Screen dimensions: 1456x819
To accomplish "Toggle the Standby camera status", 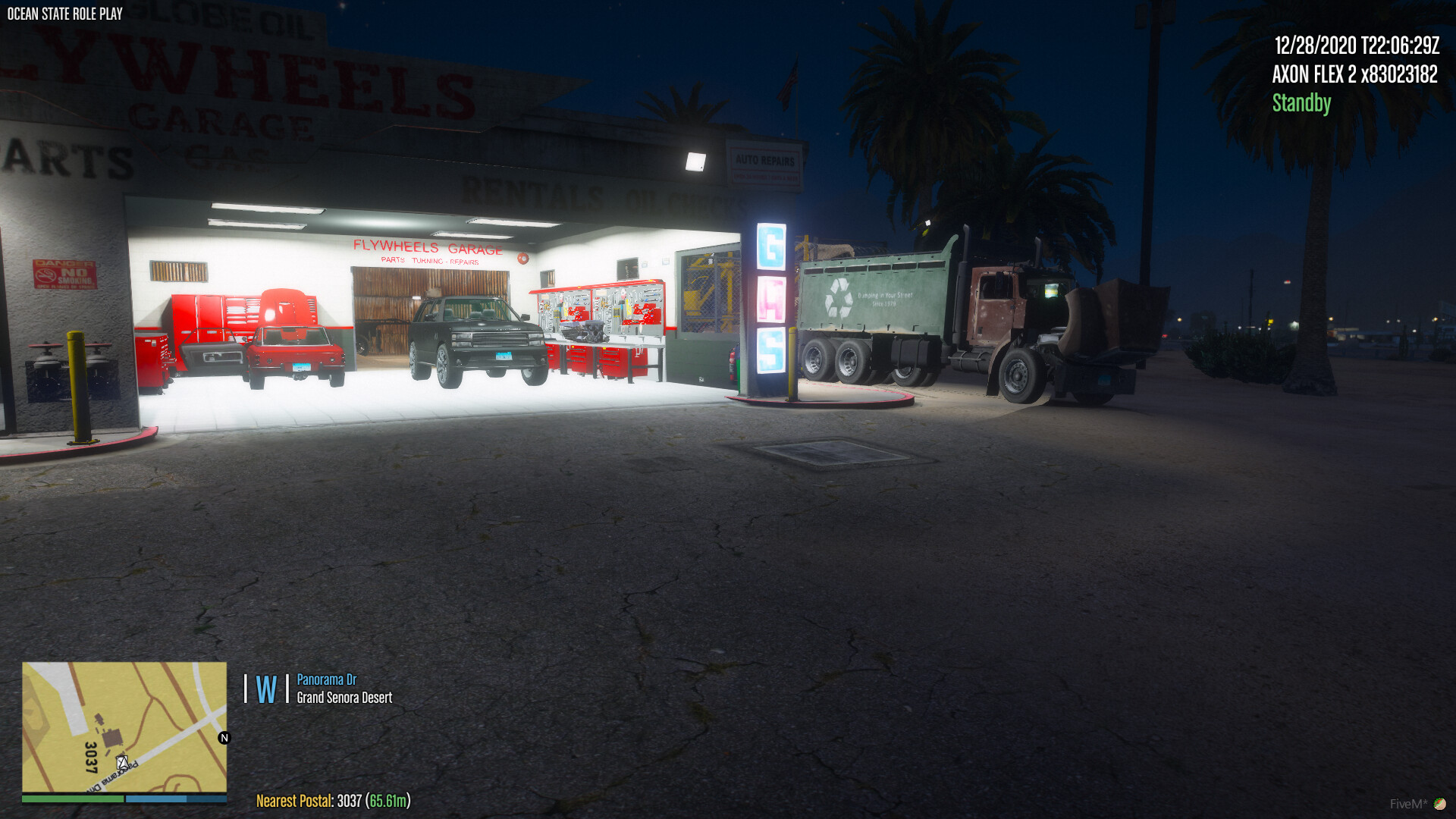I will 1301,104.
